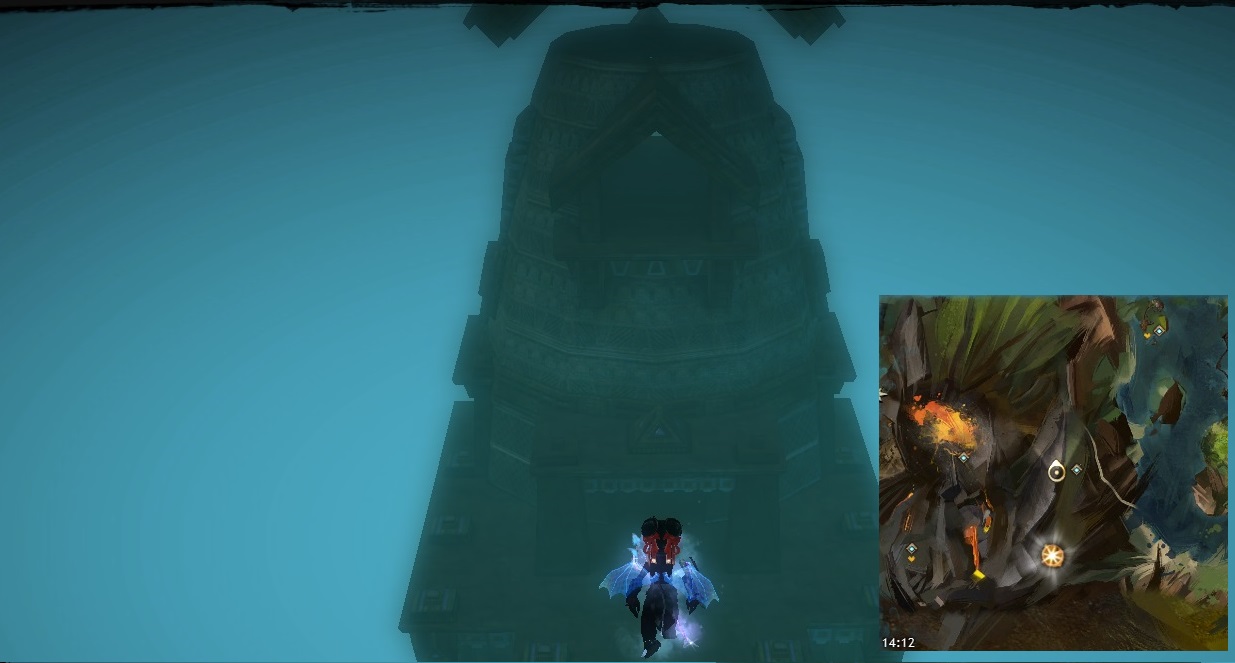
Task: Click the yellow square marker on the minimap
Action: (x=978, y=575)
